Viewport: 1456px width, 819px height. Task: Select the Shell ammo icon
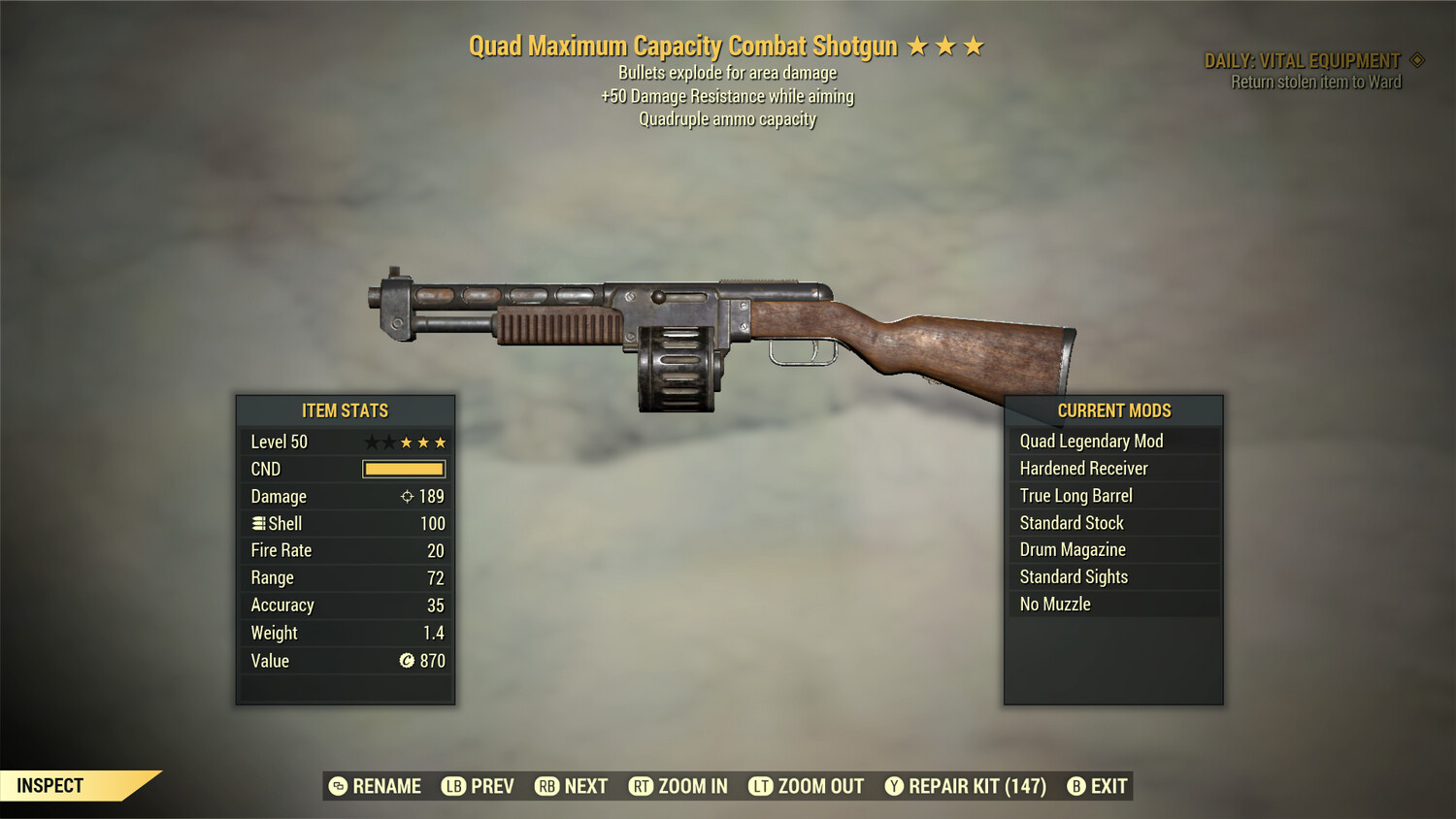tap(257, 523)
